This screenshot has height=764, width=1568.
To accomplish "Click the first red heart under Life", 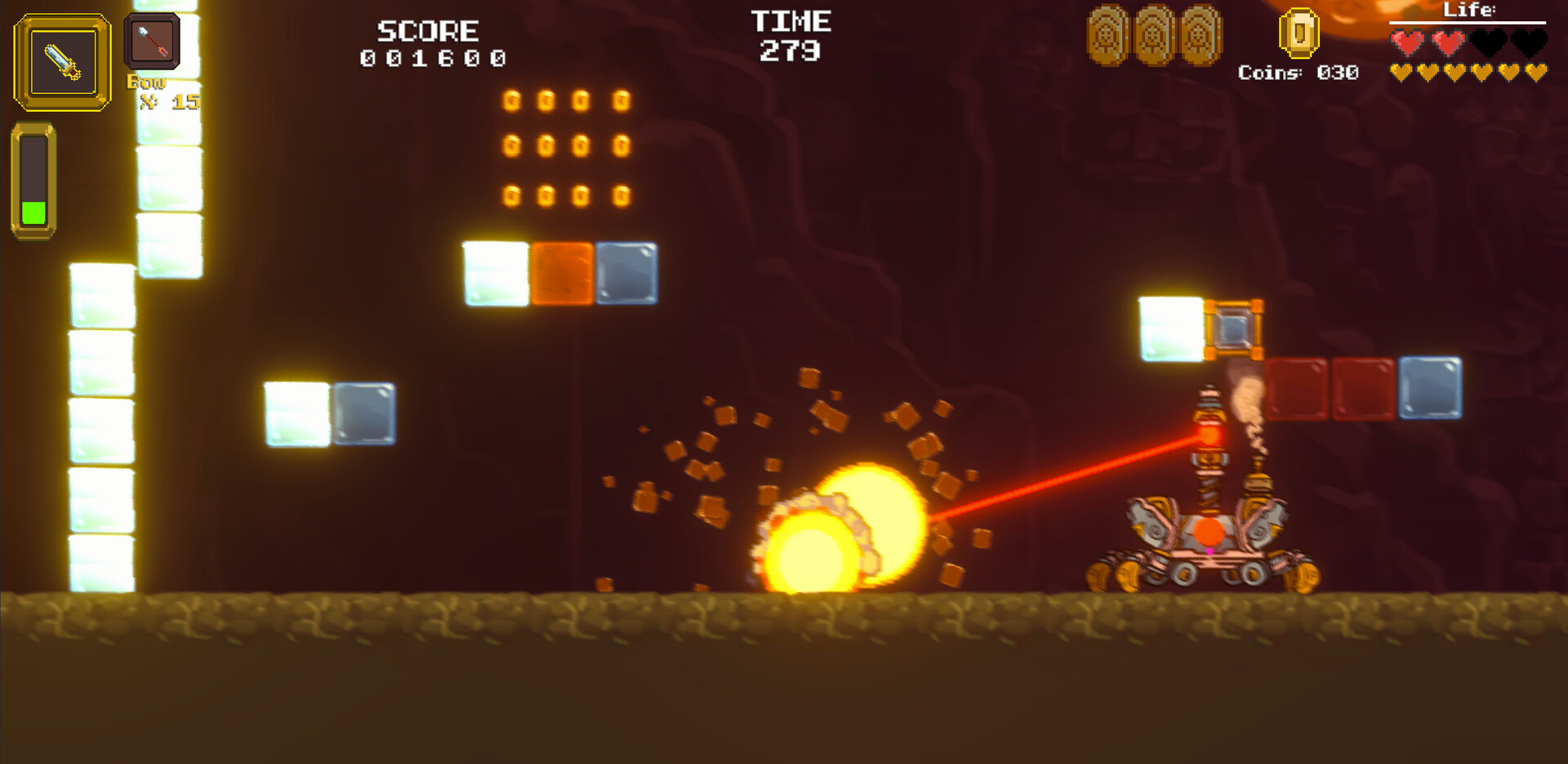I will (1406, 41).
